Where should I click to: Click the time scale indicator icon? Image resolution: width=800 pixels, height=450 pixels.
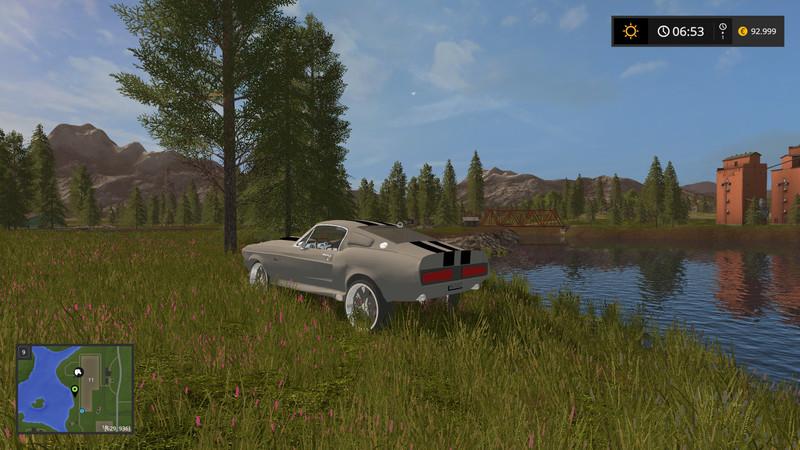pyautogui.click(x=721, y=31)
